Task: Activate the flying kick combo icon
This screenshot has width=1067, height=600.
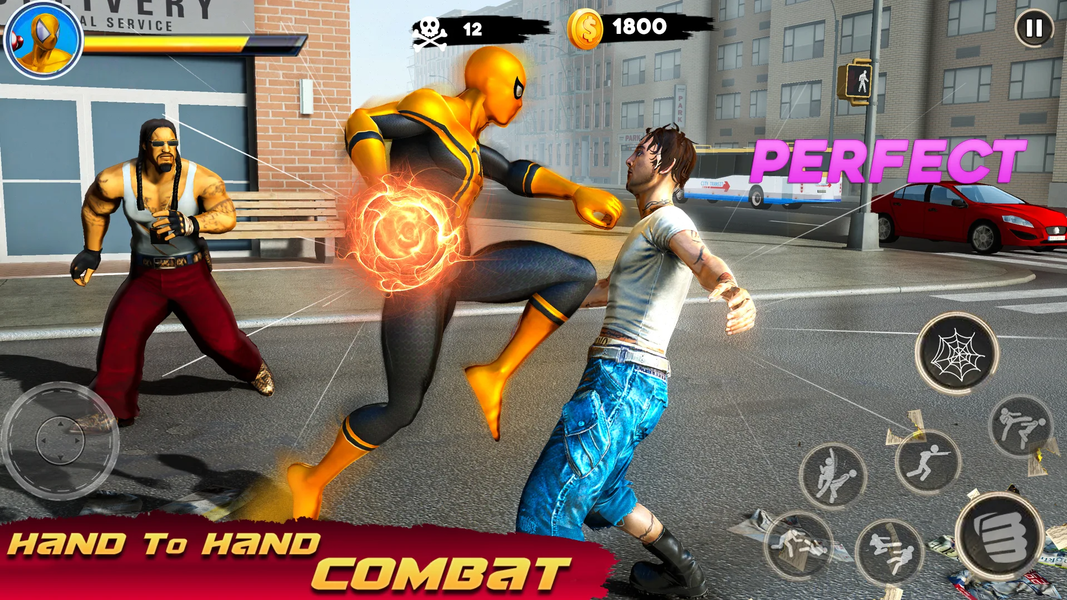Action: [889, 553]
